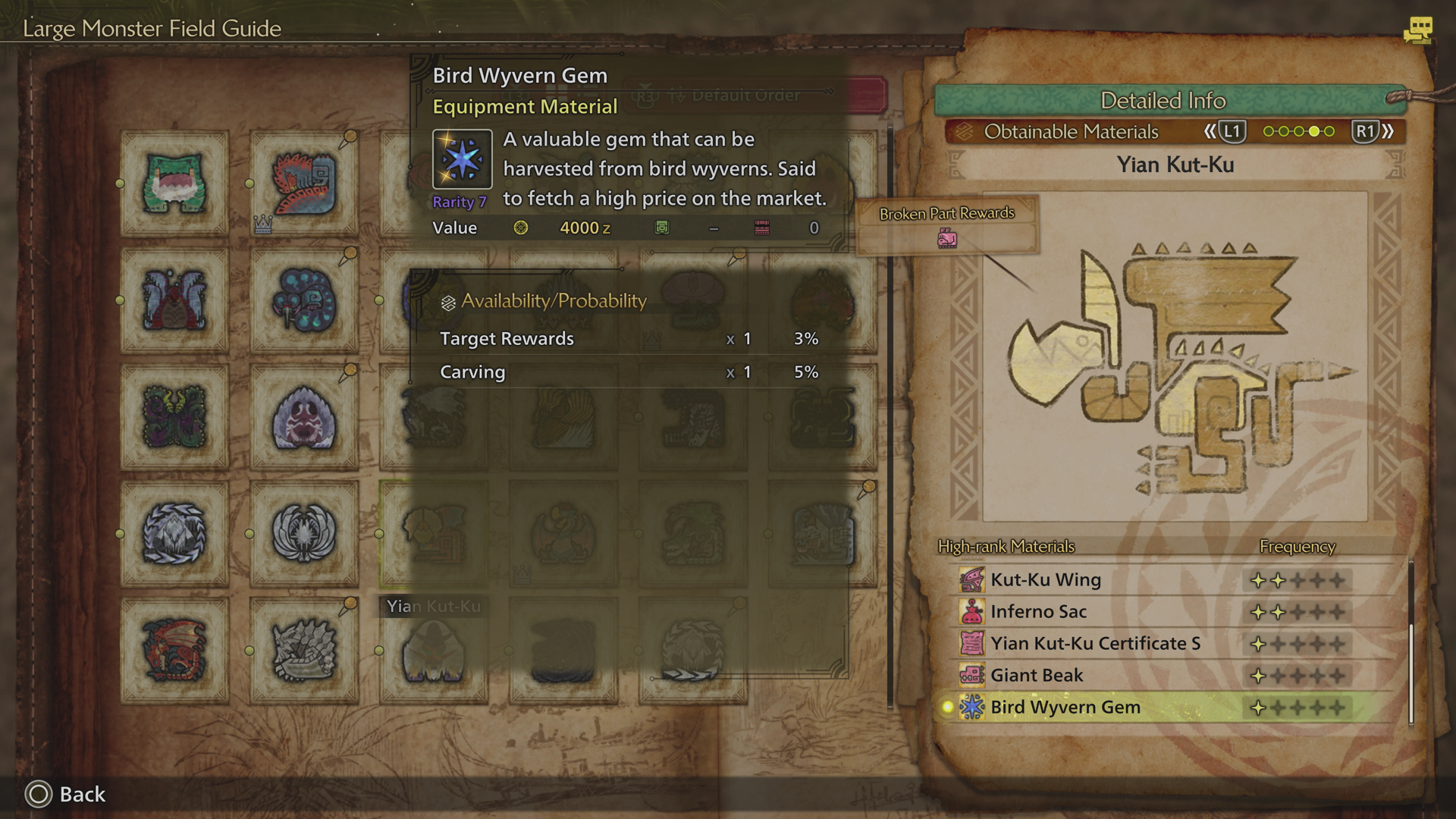
Task: Click the Inferno Sac material icon
Action: (x=973, y=611)
